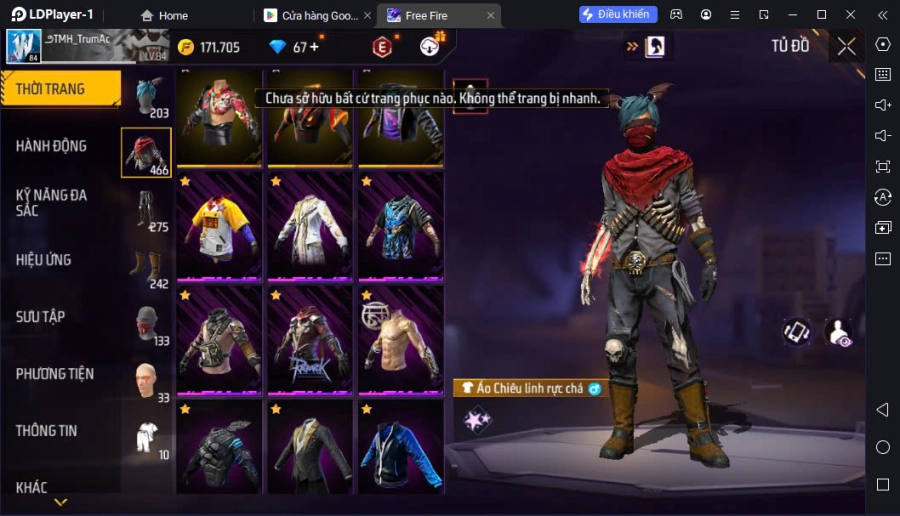
Task: Choose the black suit with yellow tie
Action: tap(309, 450)
